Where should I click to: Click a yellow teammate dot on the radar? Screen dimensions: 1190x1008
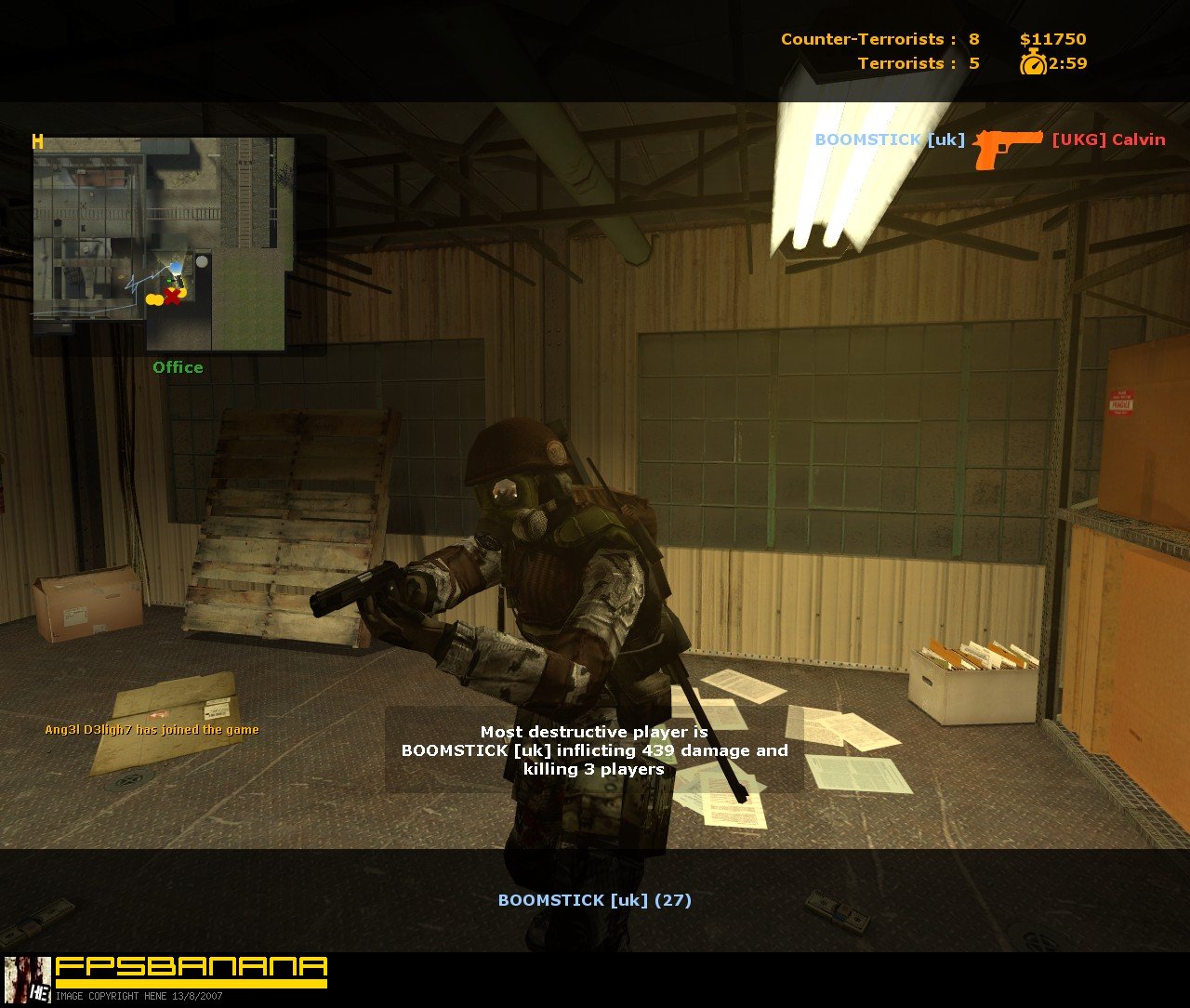154,298
